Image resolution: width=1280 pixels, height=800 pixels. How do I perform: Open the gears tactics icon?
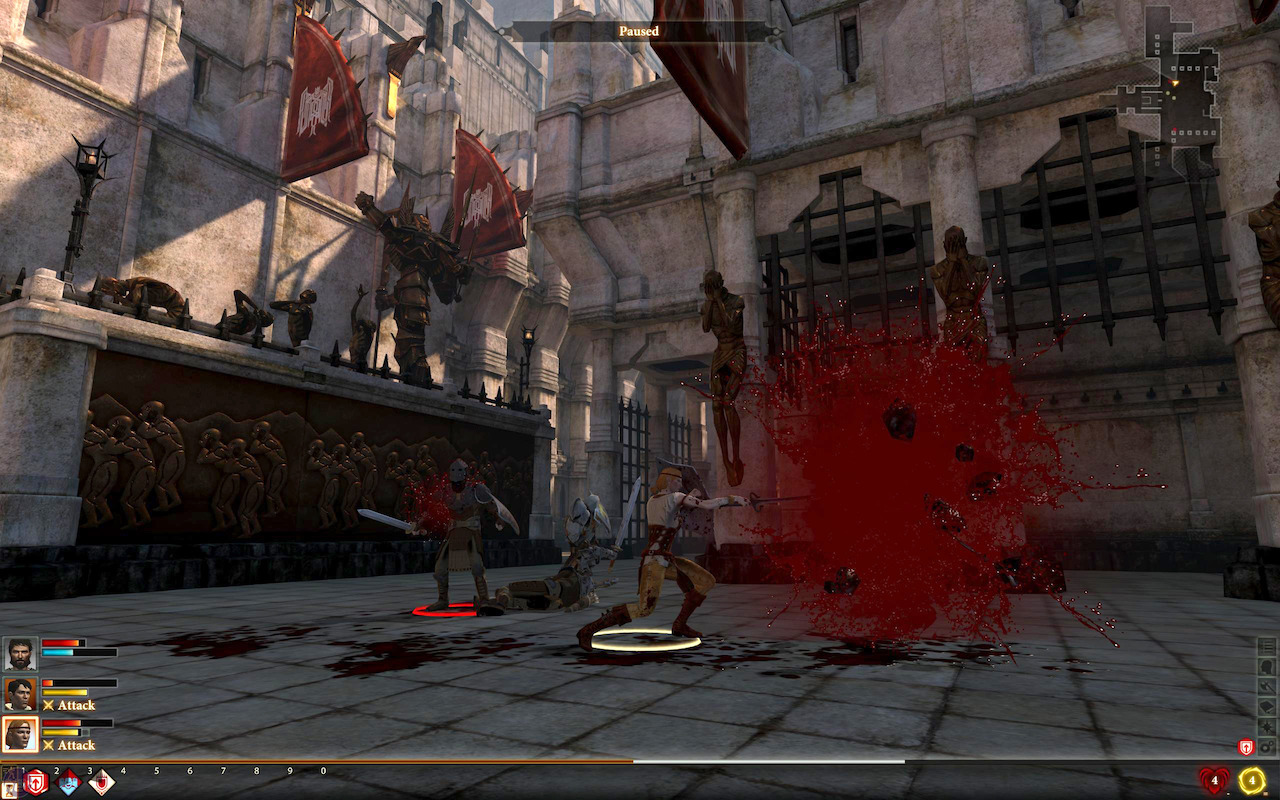click(1267, 746)
